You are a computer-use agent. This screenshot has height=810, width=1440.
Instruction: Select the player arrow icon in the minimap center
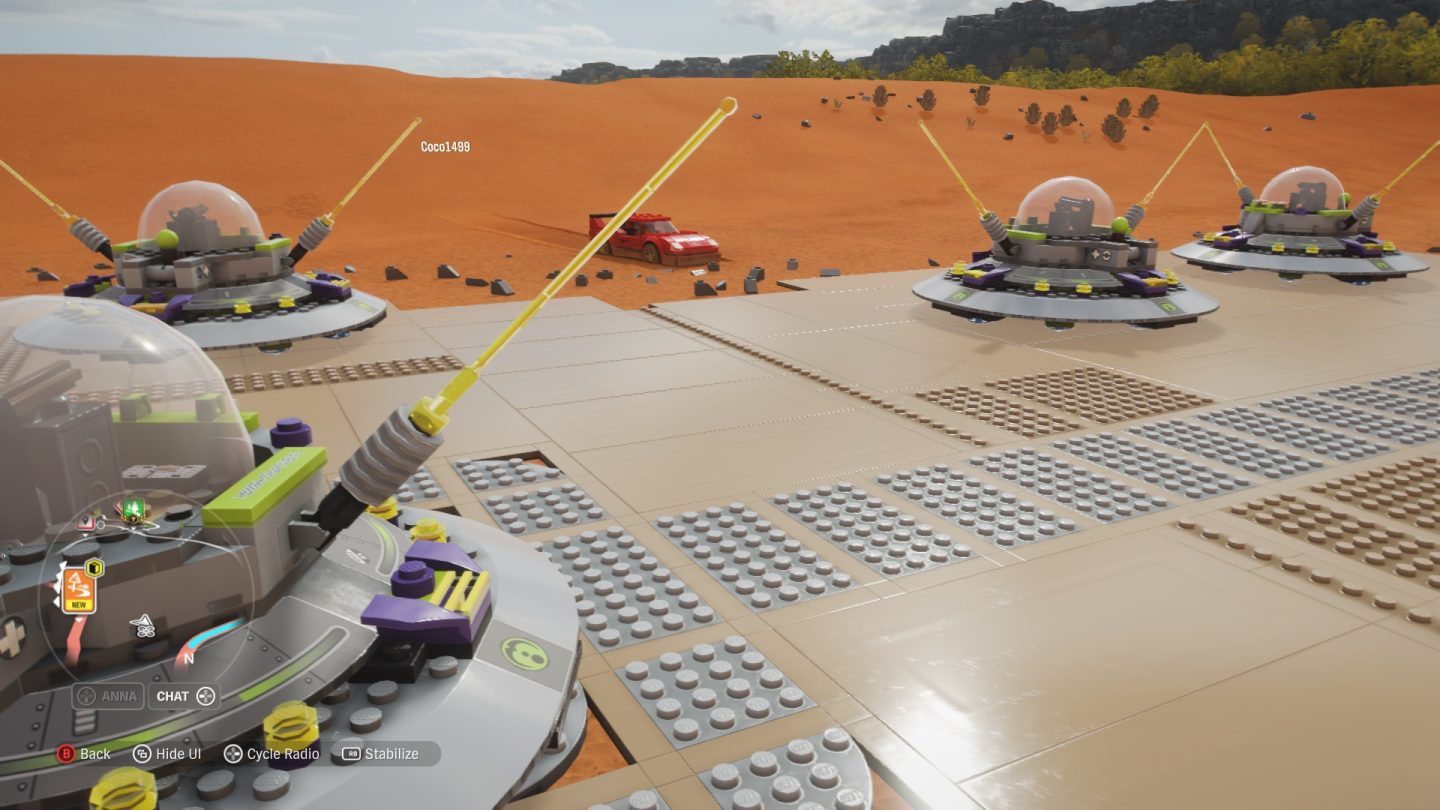143,622
